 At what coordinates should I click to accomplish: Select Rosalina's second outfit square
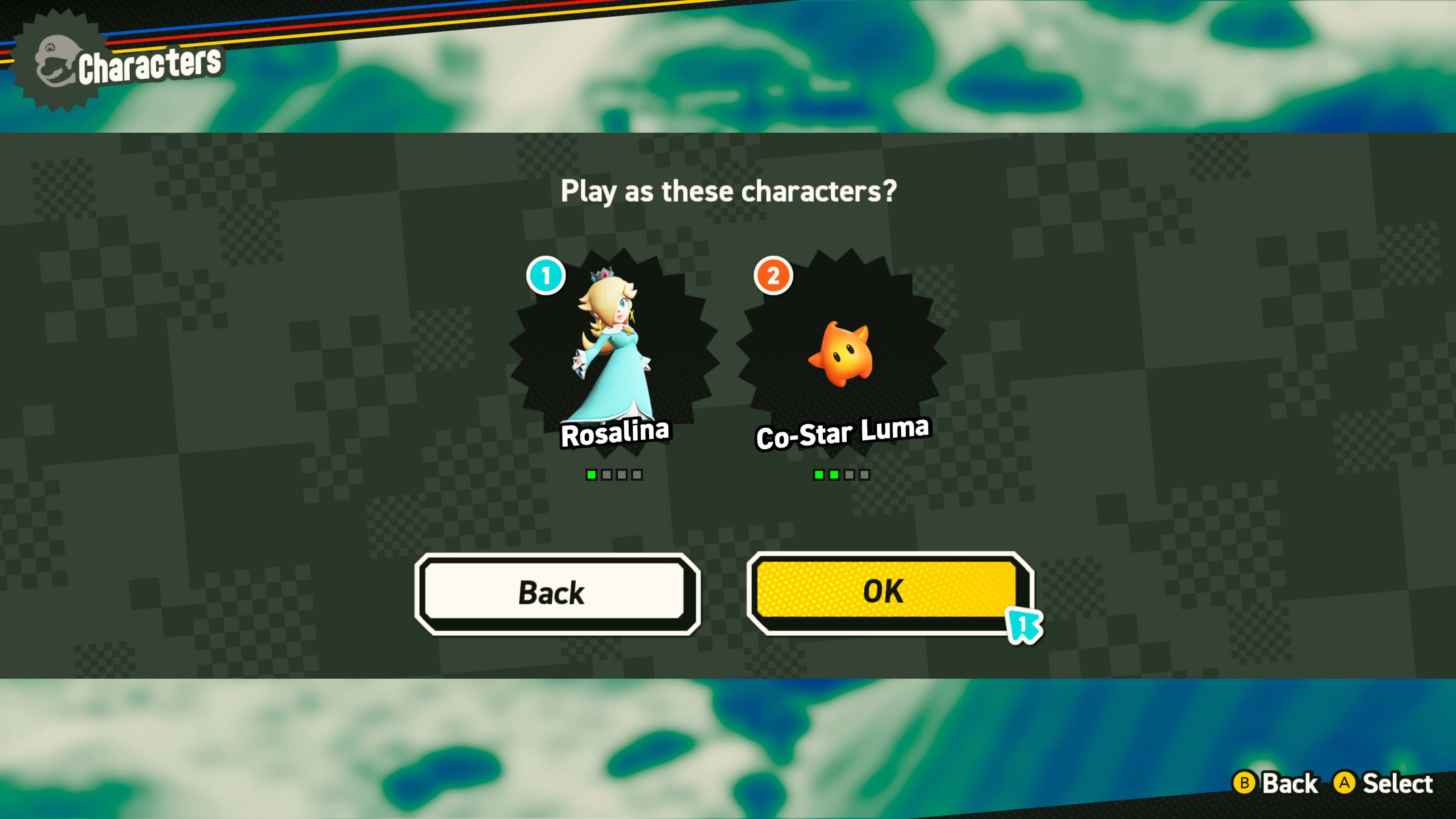[607, 475]
